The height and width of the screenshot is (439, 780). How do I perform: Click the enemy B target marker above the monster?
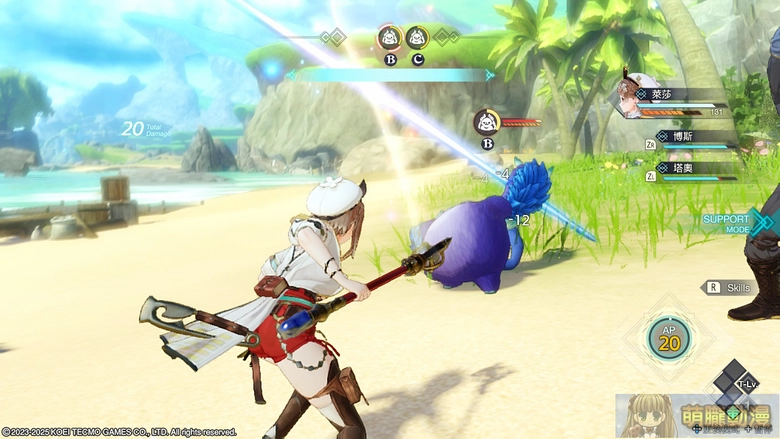coord(487,123)
